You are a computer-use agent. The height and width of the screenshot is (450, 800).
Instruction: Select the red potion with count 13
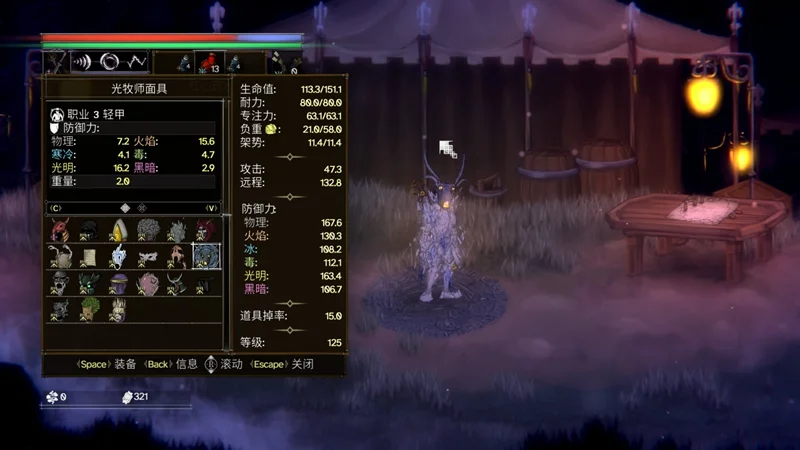[x=208, y=63]
